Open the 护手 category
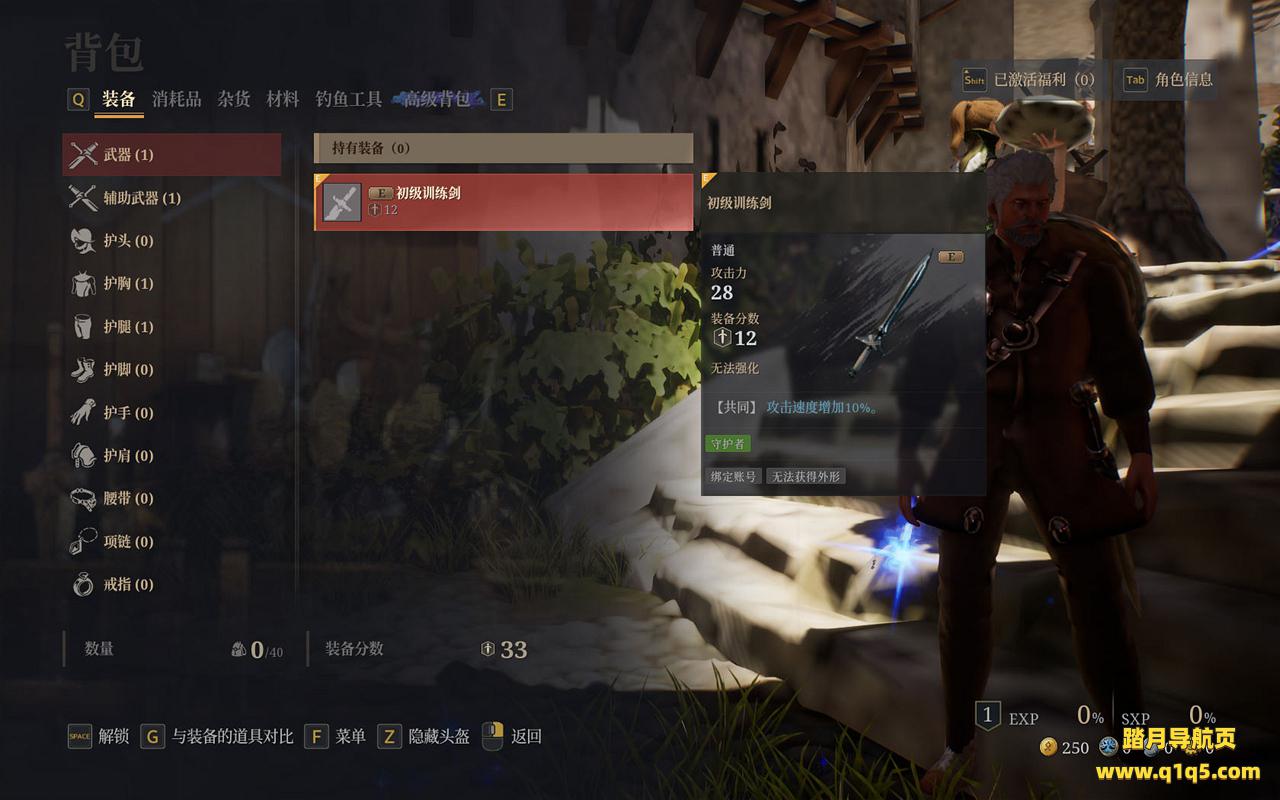 (x=128, y=413)
